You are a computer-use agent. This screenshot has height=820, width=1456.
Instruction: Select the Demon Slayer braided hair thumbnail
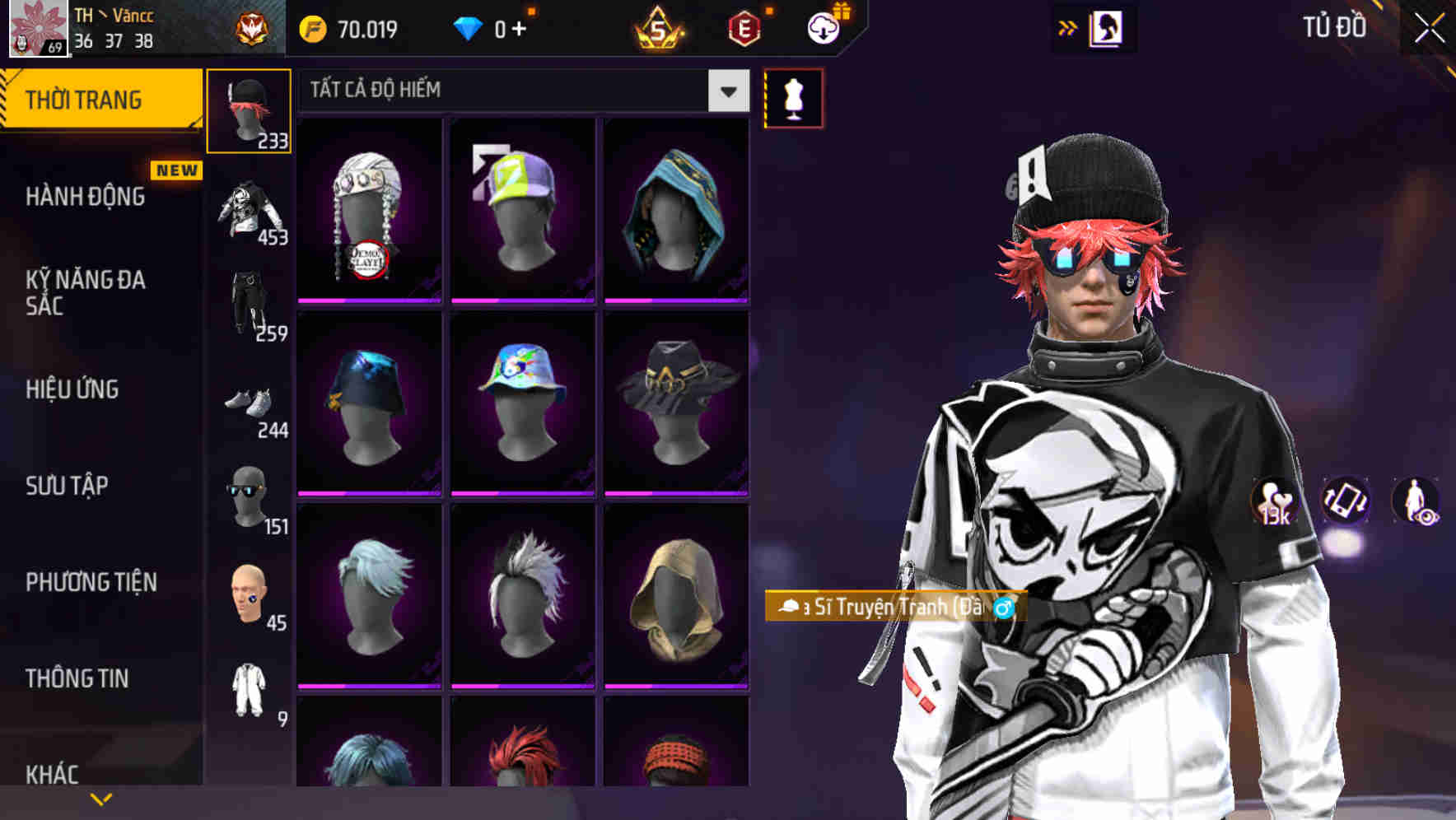point(368,210)
